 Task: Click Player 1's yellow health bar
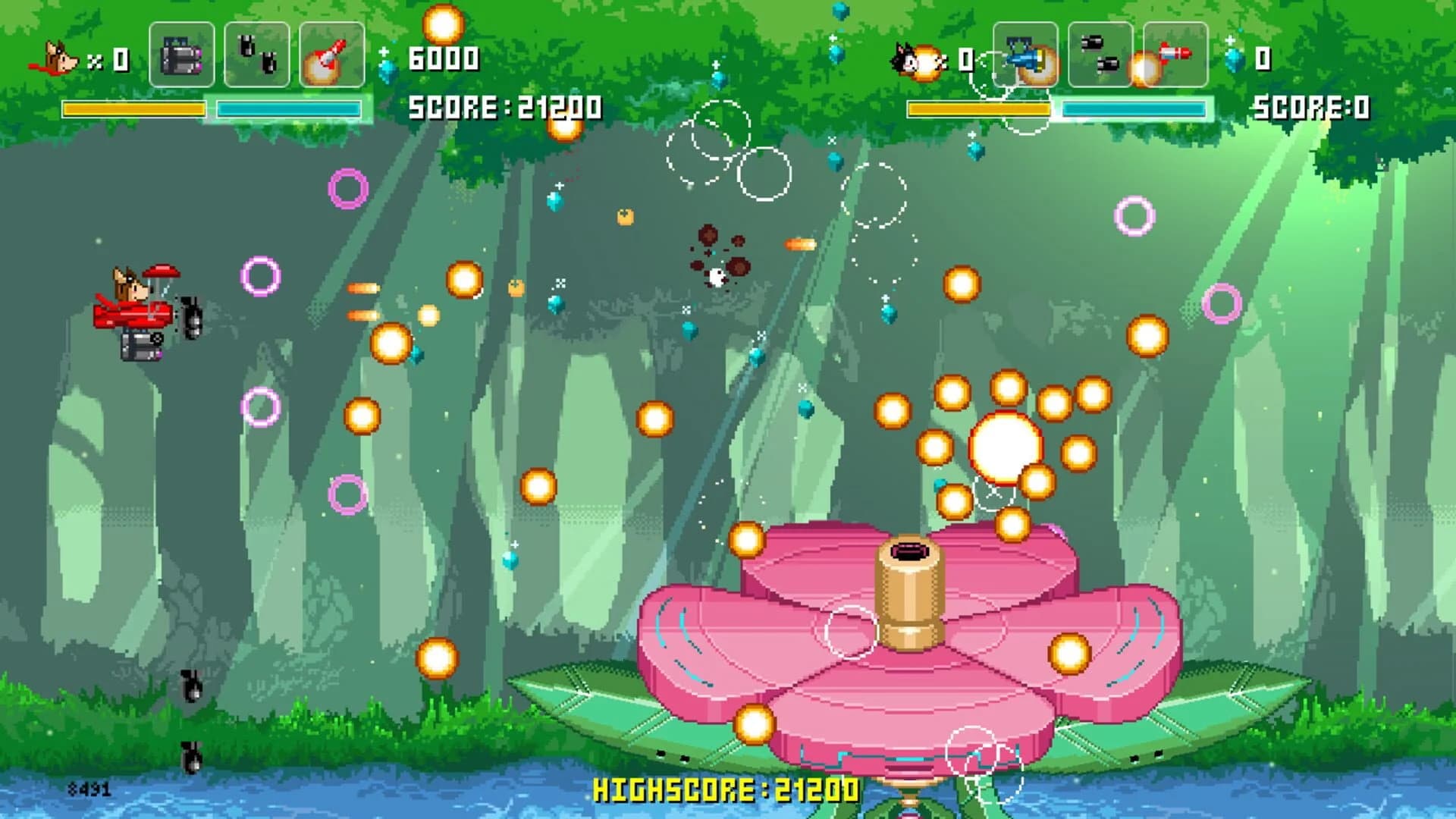tap(133, 108)
